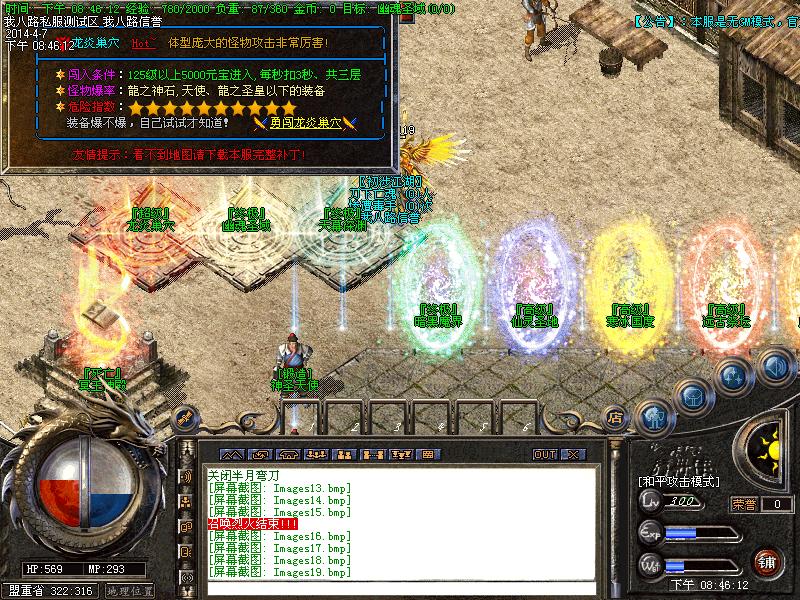800x600 pixels.
Task: Click the OUT button above chat
Action: point(544,454)
